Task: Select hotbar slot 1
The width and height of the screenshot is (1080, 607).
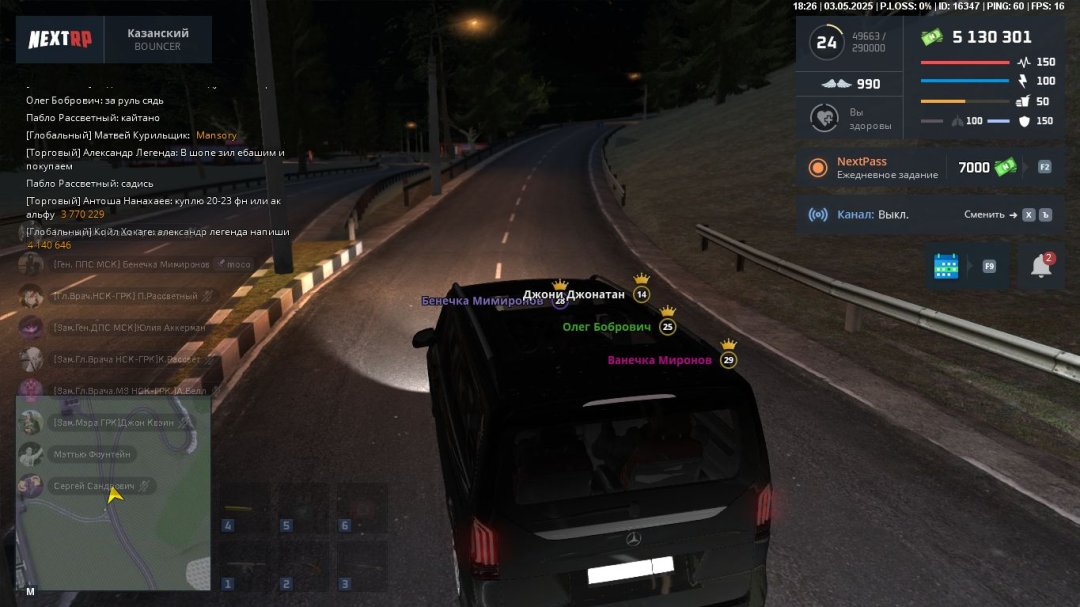Action: coord(245,568)
